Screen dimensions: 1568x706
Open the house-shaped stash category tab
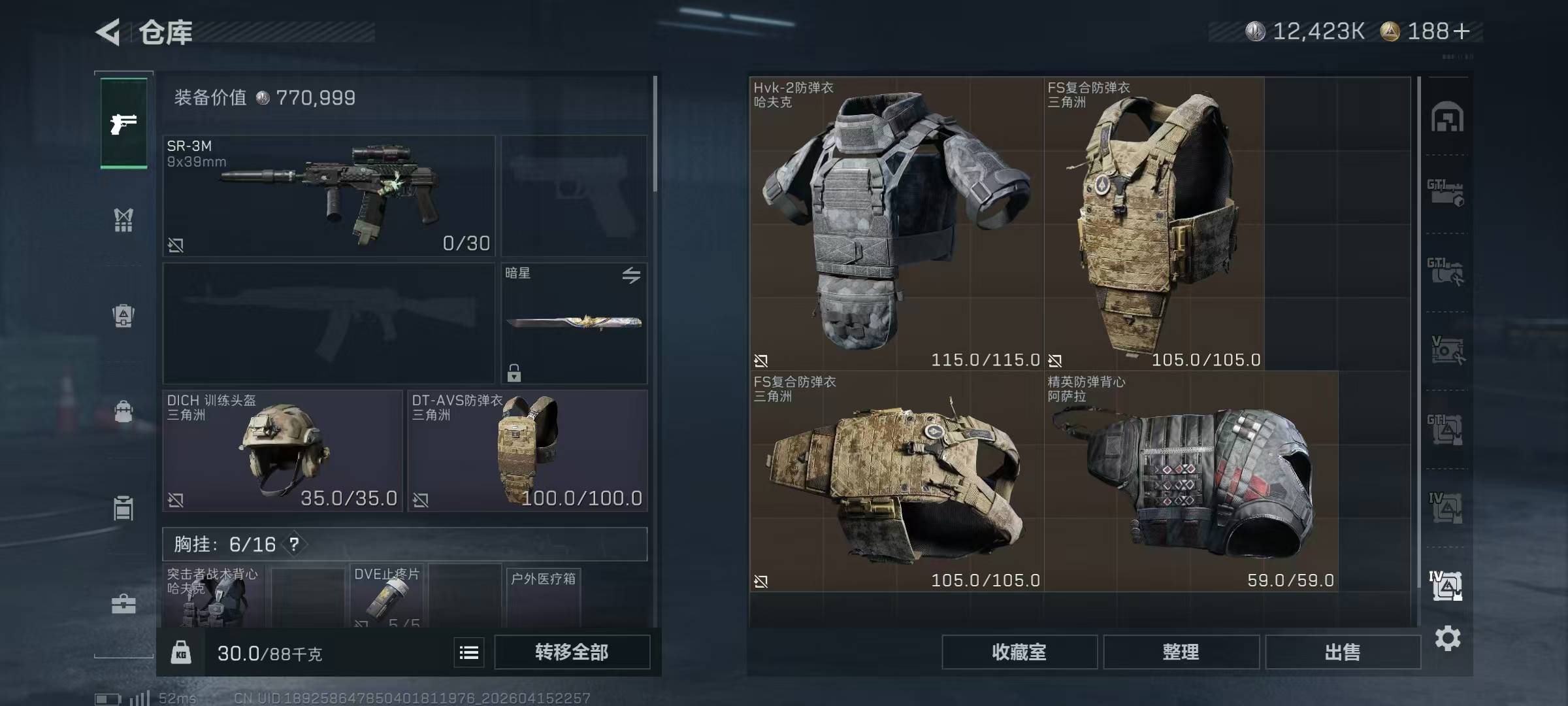coord(1447,118)
